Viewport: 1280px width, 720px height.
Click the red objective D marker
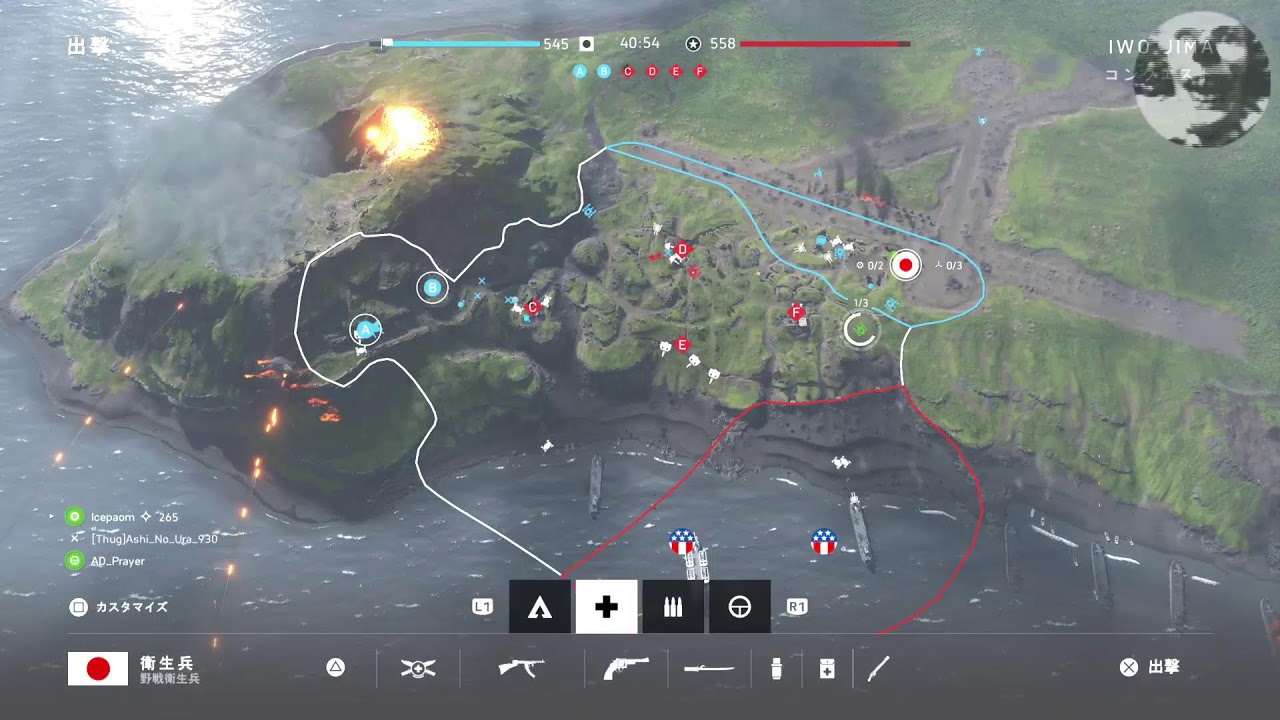click(683, 249)
